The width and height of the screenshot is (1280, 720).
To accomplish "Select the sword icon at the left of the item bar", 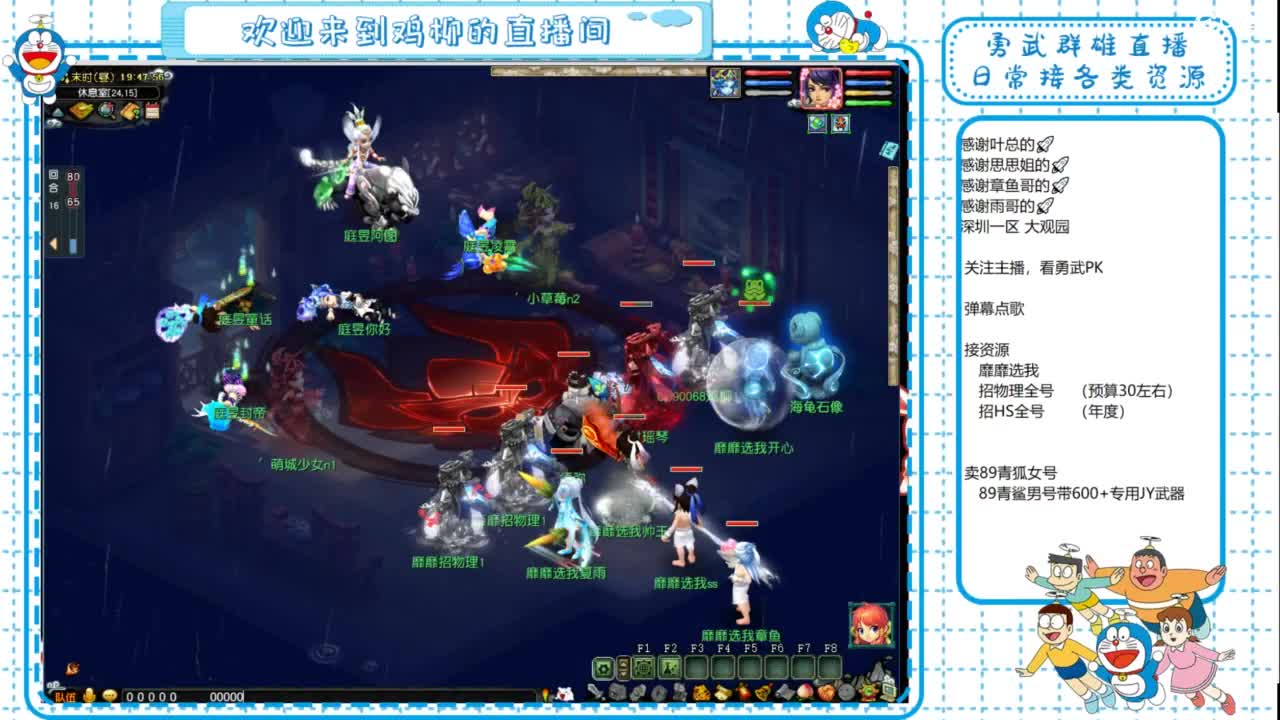I will coord(596,692).
